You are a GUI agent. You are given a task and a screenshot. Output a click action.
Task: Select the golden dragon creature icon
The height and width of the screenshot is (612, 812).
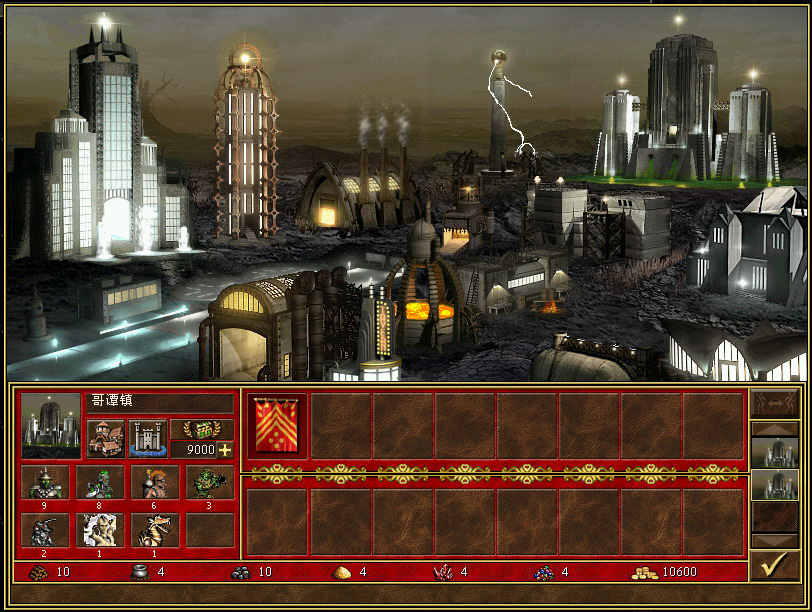(155, 530)
